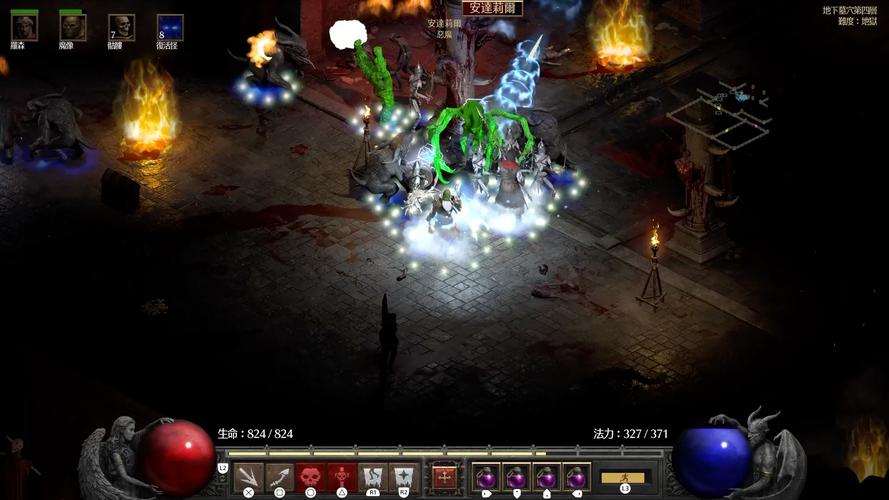This screenshot has height=500, width=889.
Task: Activate the red skull skill
Action: pyautogui.click(x=311, y=476)
